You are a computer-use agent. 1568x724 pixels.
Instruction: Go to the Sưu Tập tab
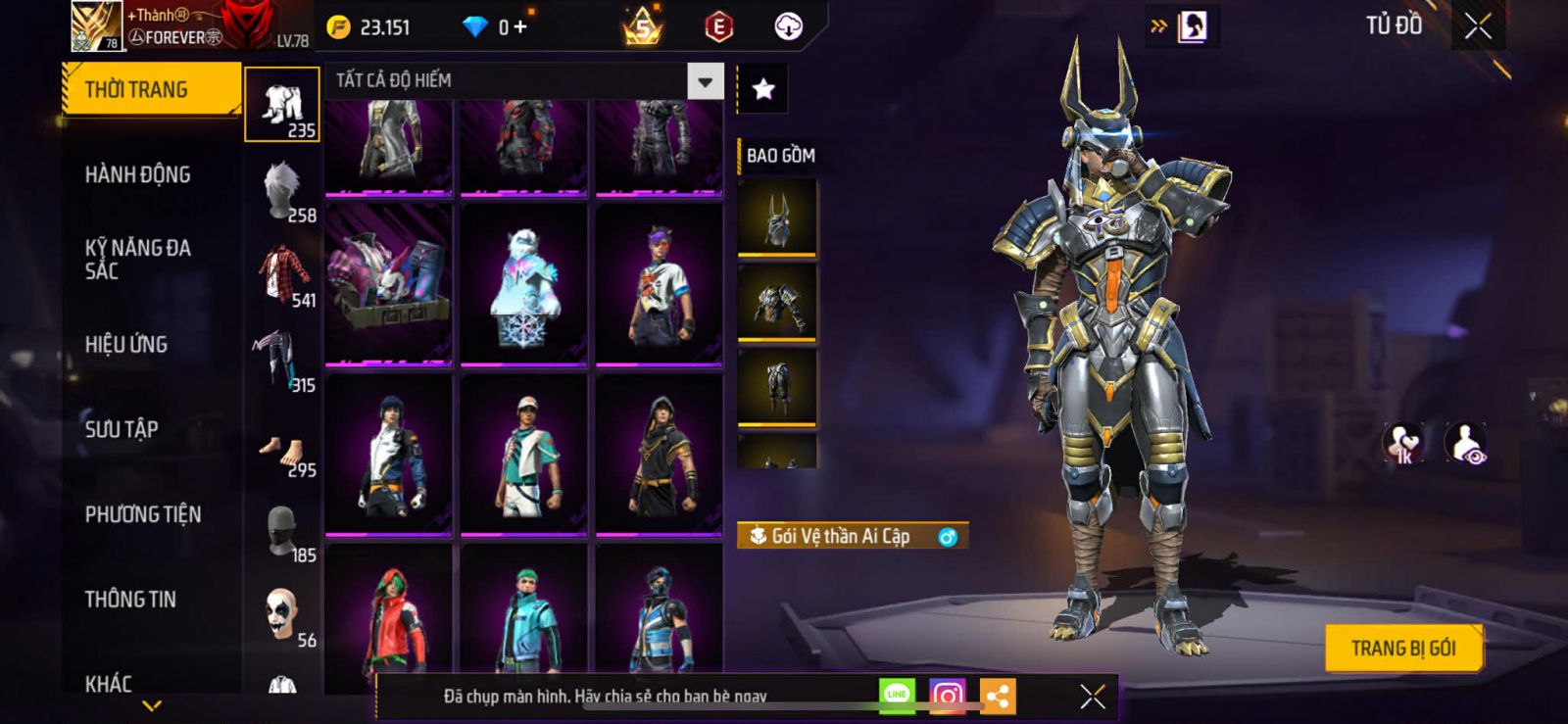(x=122, y=429)
